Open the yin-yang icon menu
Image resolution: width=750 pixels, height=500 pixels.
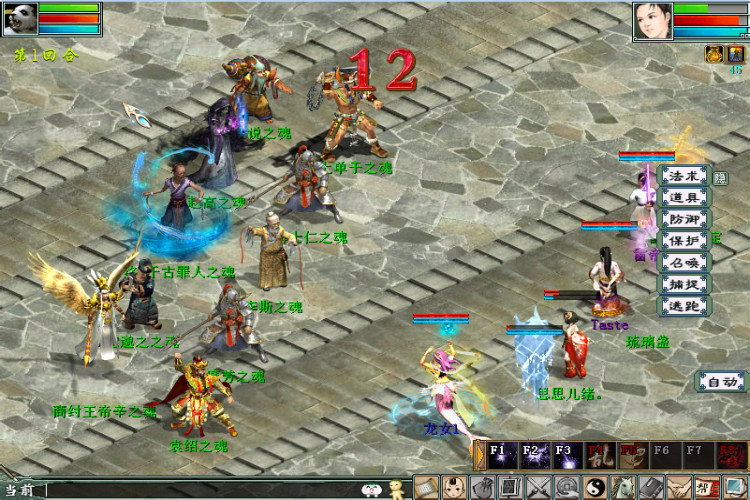pos(594,487)
